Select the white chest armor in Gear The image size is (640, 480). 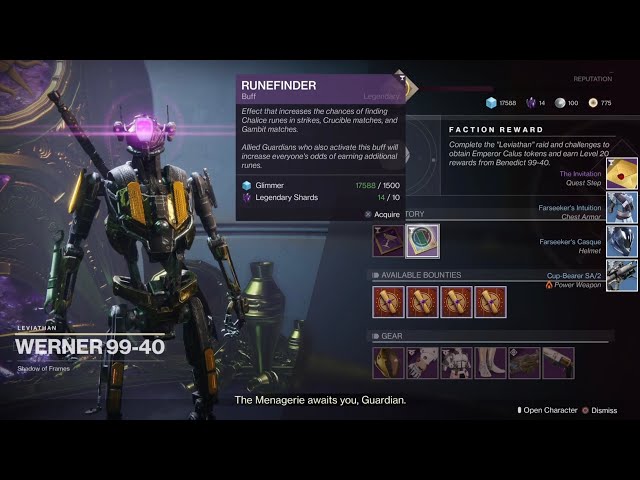click(x=456, y=363)
